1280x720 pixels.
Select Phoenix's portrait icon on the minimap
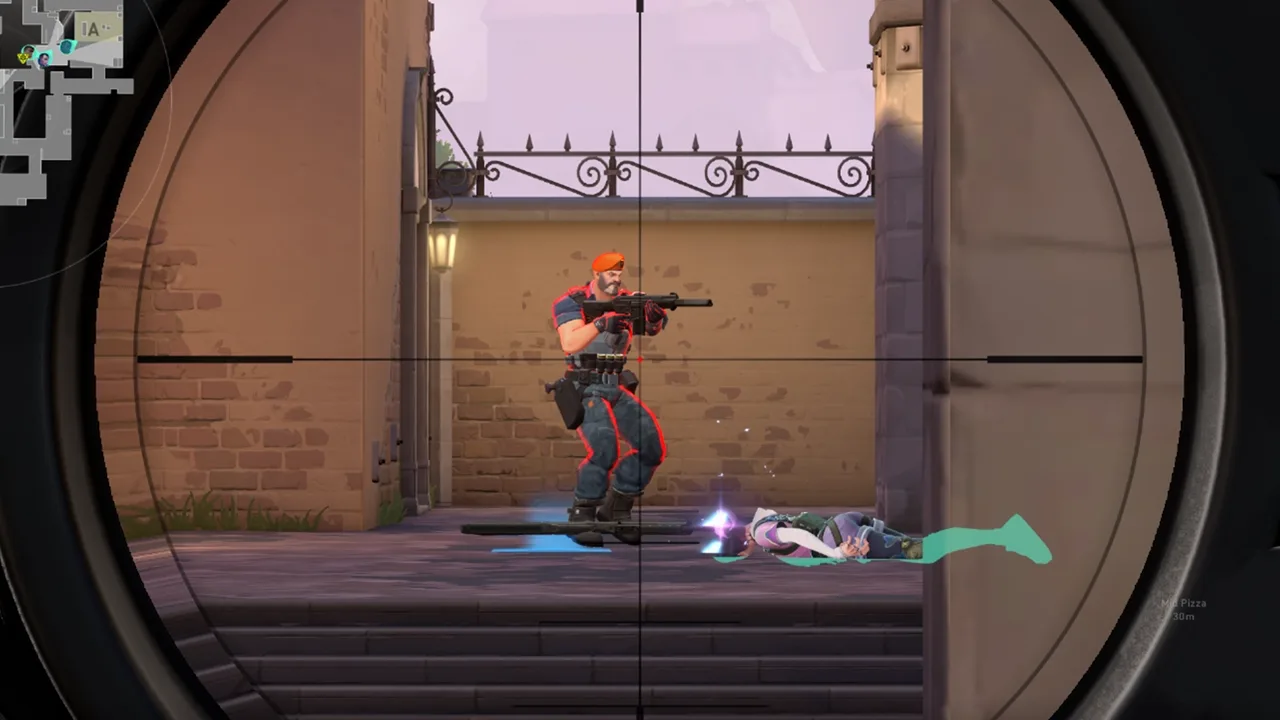point(28,49)
